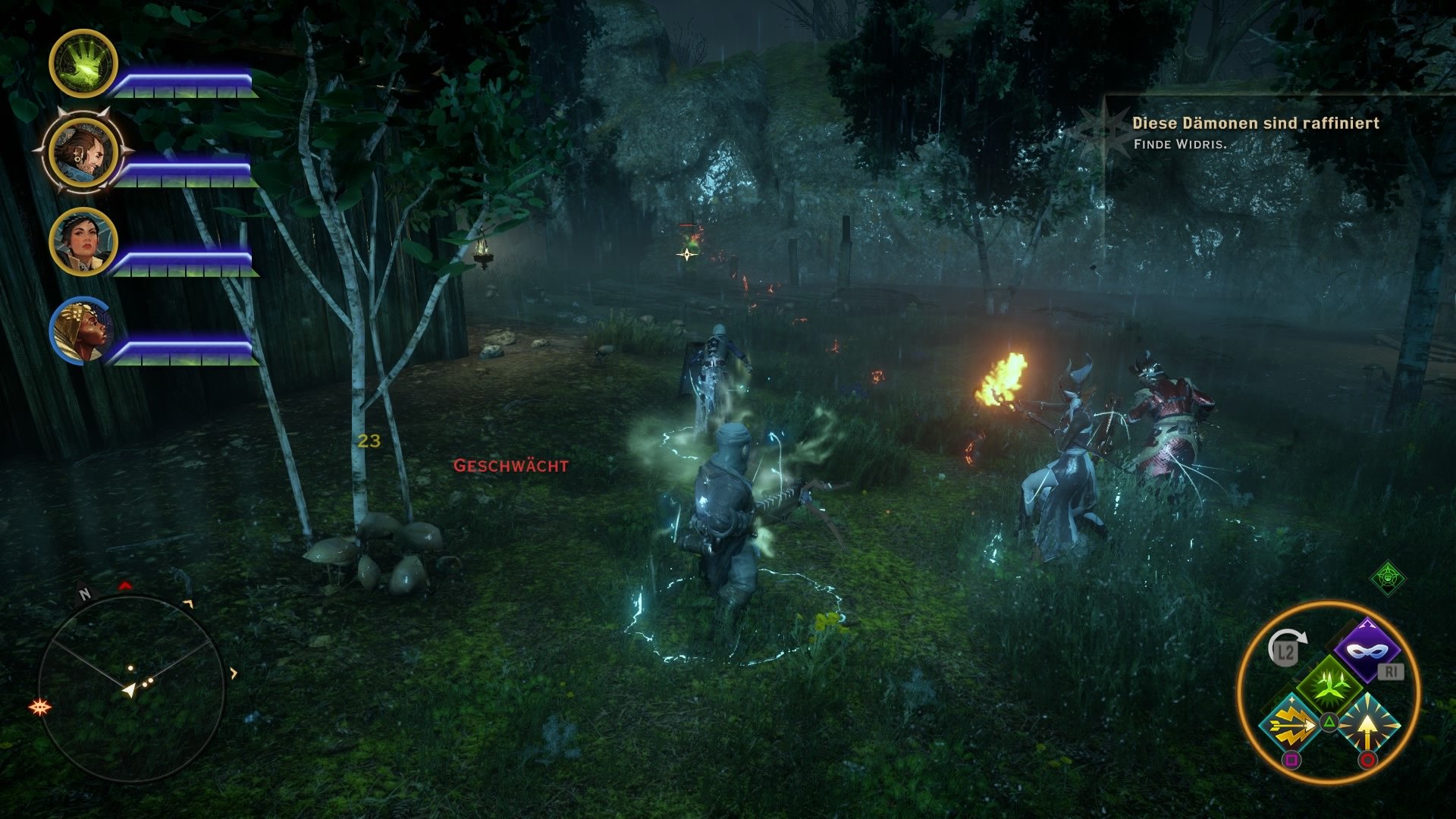Expand the purple chevron above the mask ability
Image resolution: width=1456 pixels, height=819 pixels.
[x=1366, y=623]
